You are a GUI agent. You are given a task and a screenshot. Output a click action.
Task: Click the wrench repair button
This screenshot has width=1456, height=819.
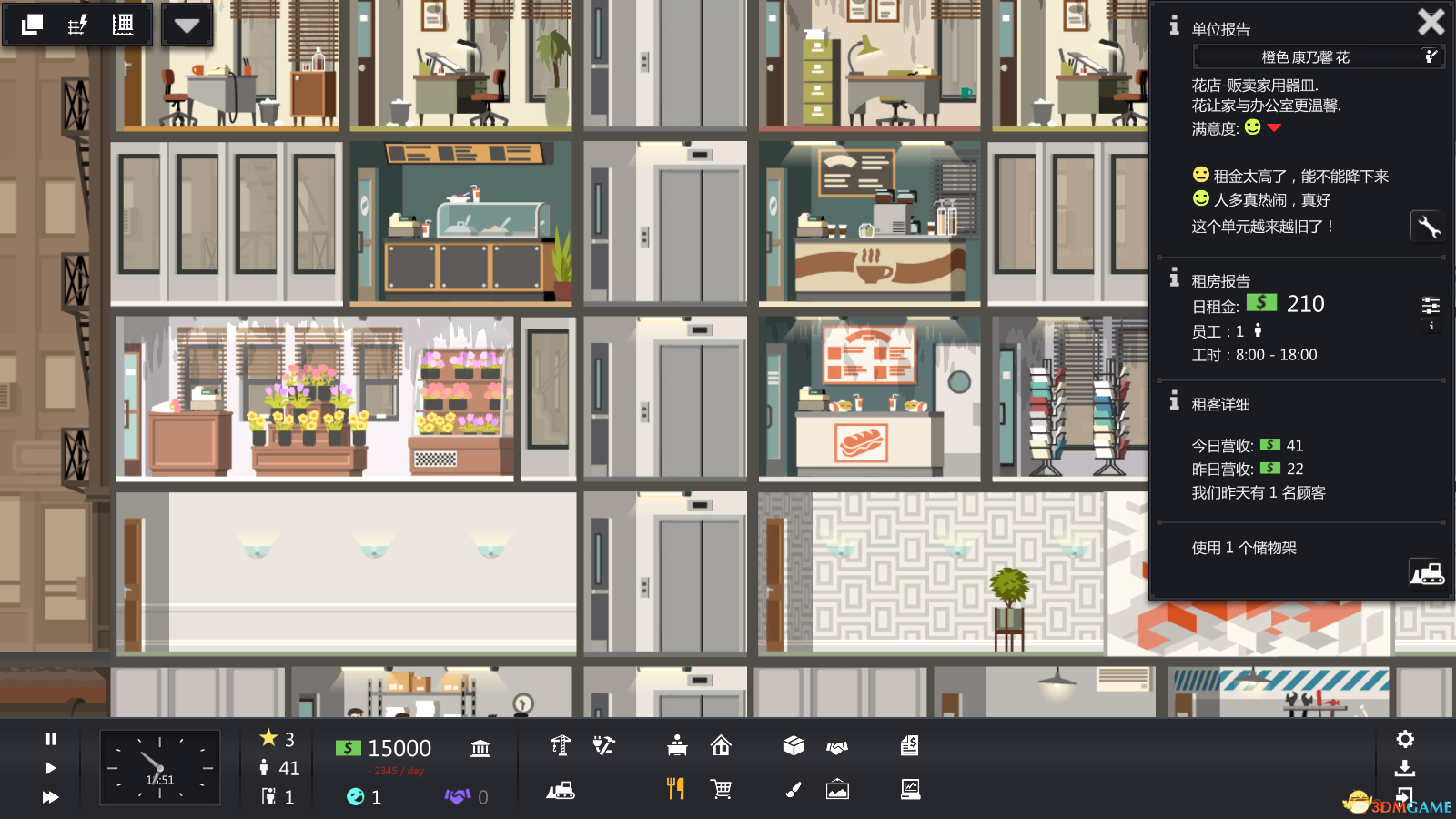[1427, 226]
